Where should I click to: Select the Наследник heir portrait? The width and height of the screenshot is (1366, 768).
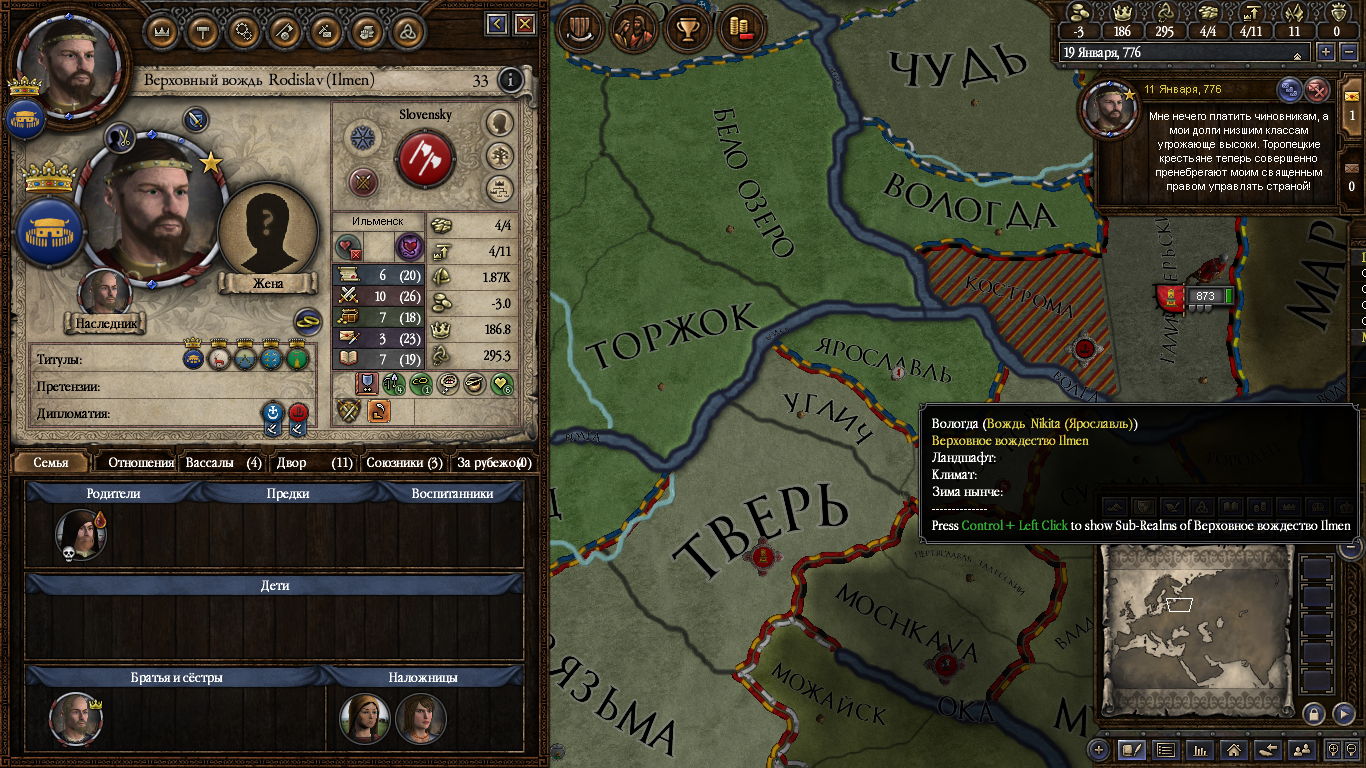tap(105, 295)
